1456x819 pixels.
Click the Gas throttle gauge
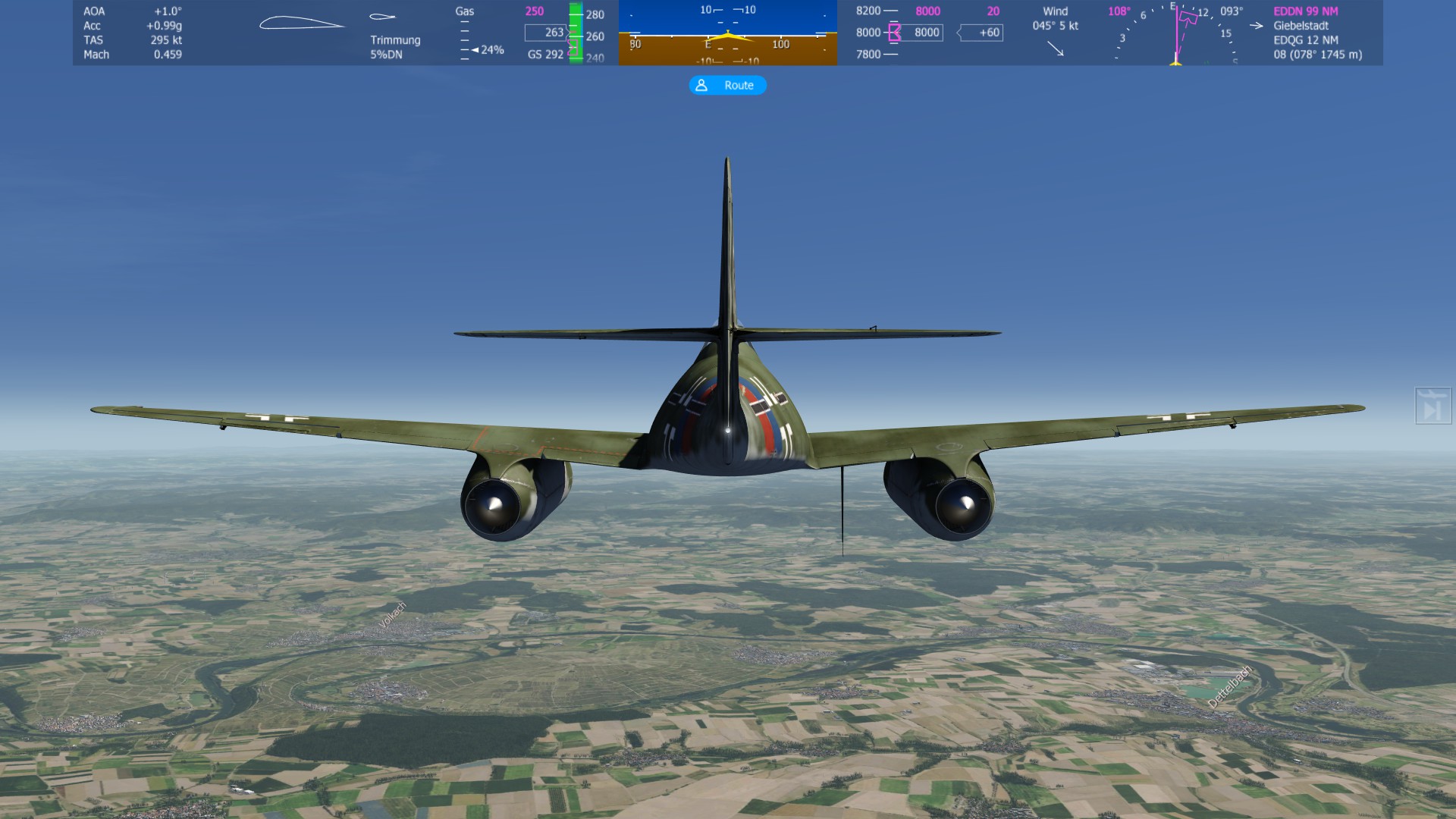[478, 33]
